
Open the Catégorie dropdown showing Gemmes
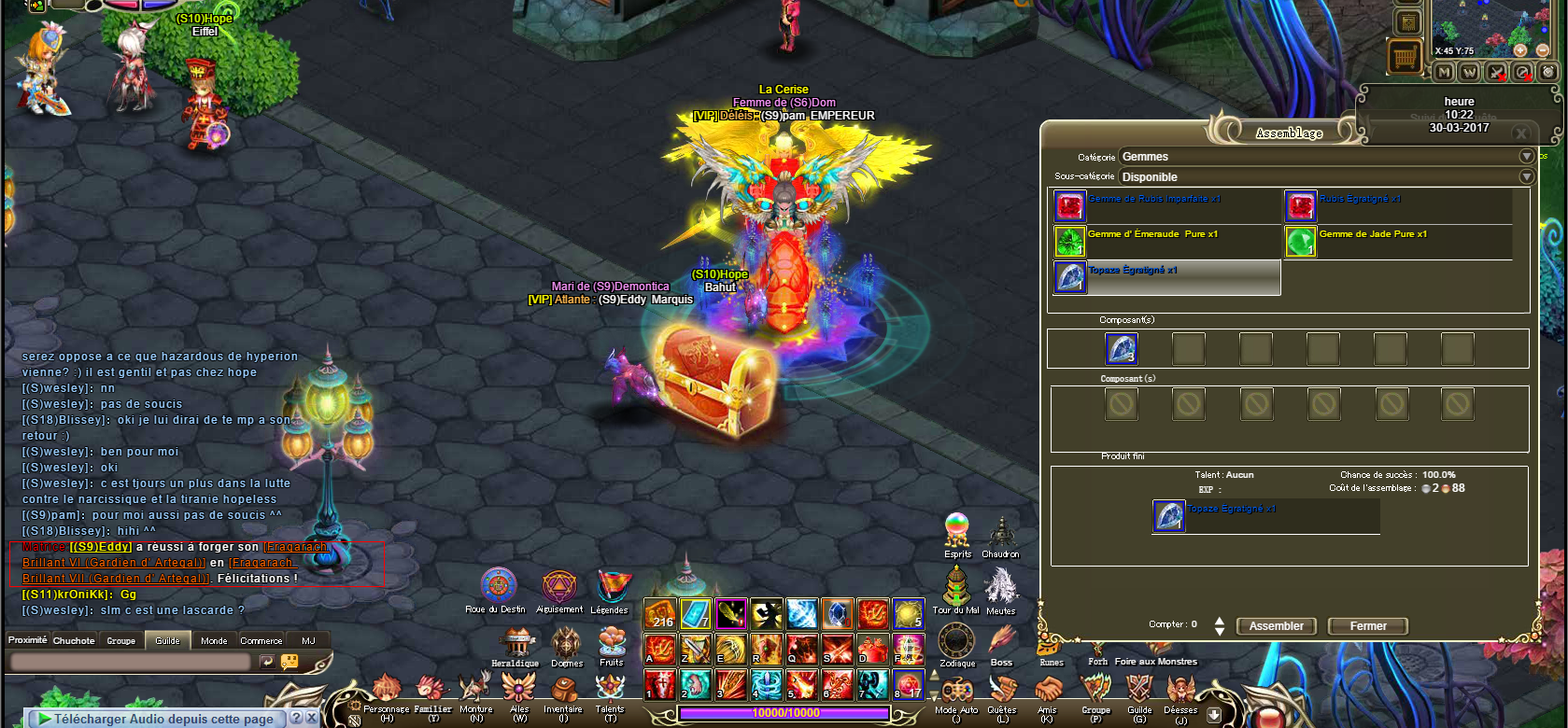(x=1526, y=157)
